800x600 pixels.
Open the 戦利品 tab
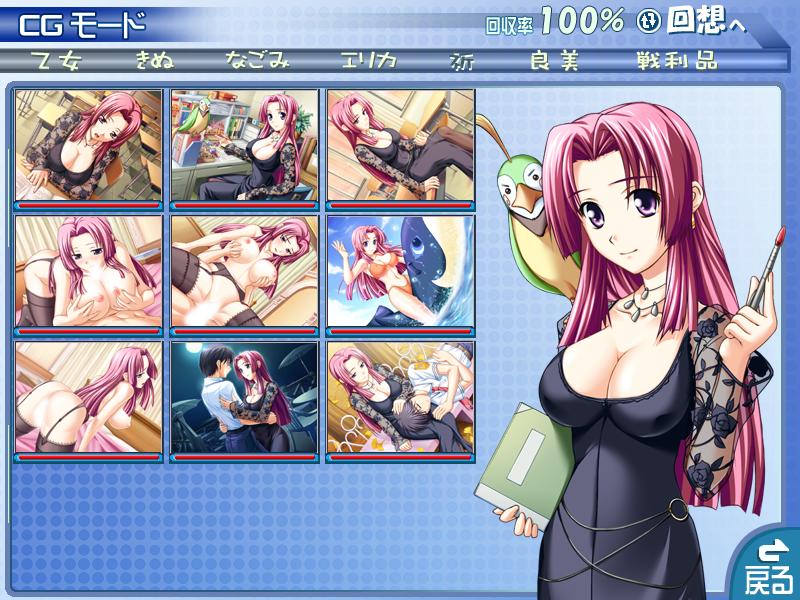[676, 60]
